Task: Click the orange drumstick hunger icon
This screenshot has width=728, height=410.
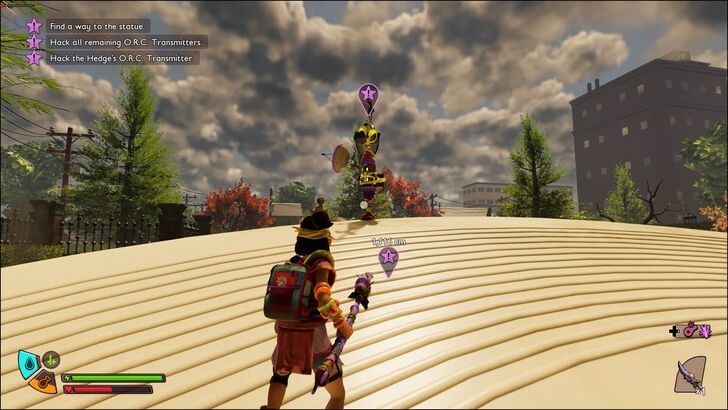Action: point(41,381)
